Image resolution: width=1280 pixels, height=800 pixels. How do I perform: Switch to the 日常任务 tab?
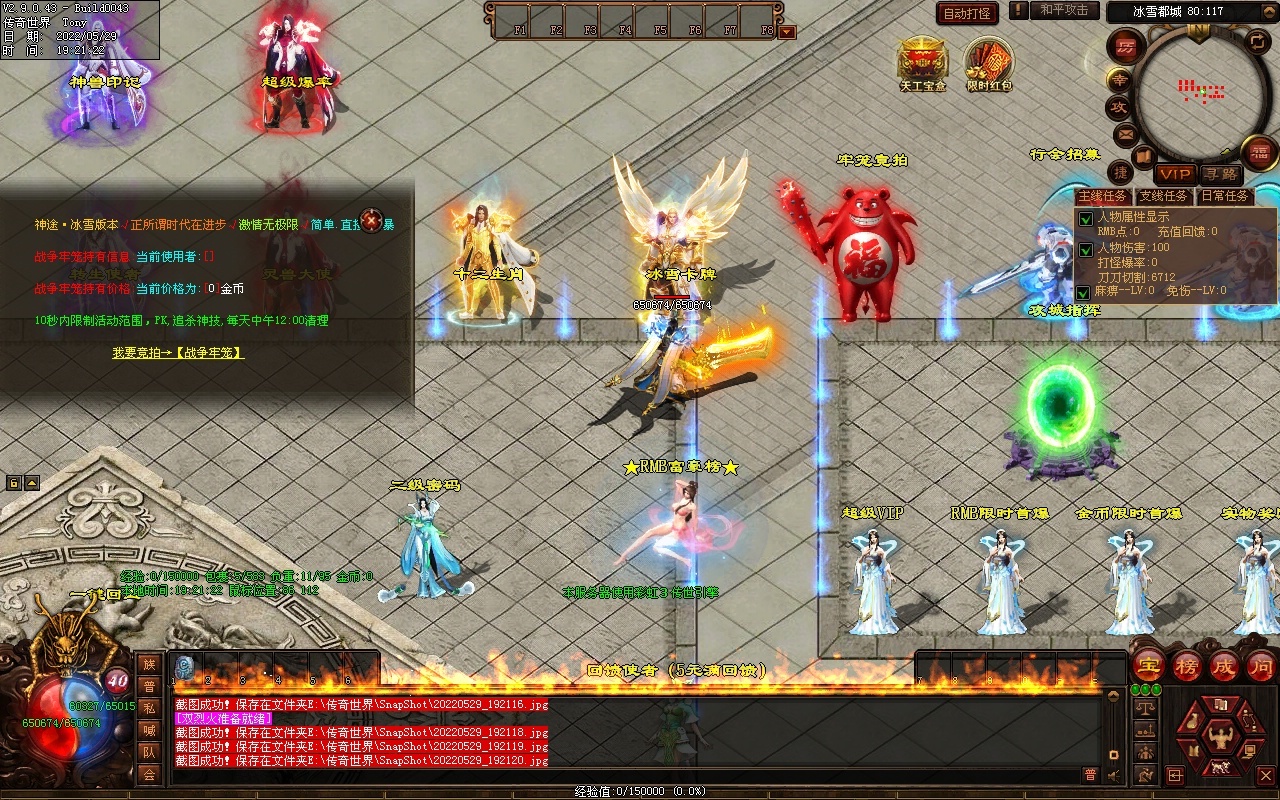point(1225,196)
